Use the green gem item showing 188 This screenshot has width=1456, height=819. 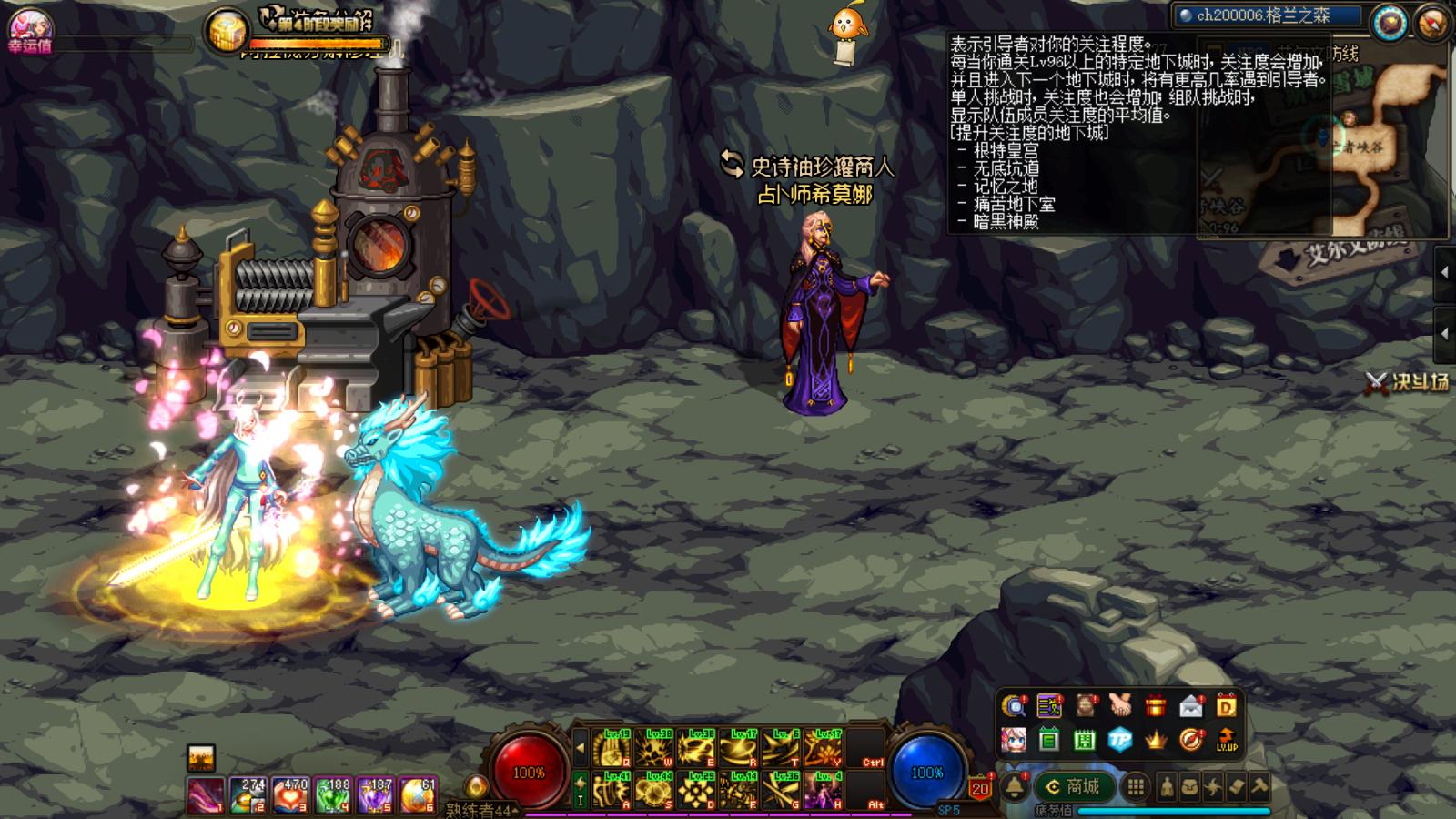333,794
